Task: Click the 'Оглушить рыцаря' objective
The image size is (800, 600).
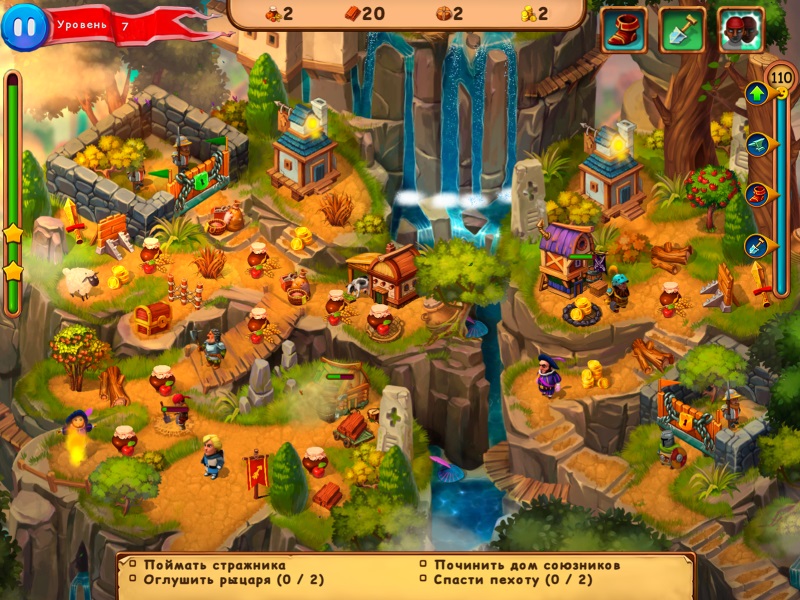Action: pos(222,579)
